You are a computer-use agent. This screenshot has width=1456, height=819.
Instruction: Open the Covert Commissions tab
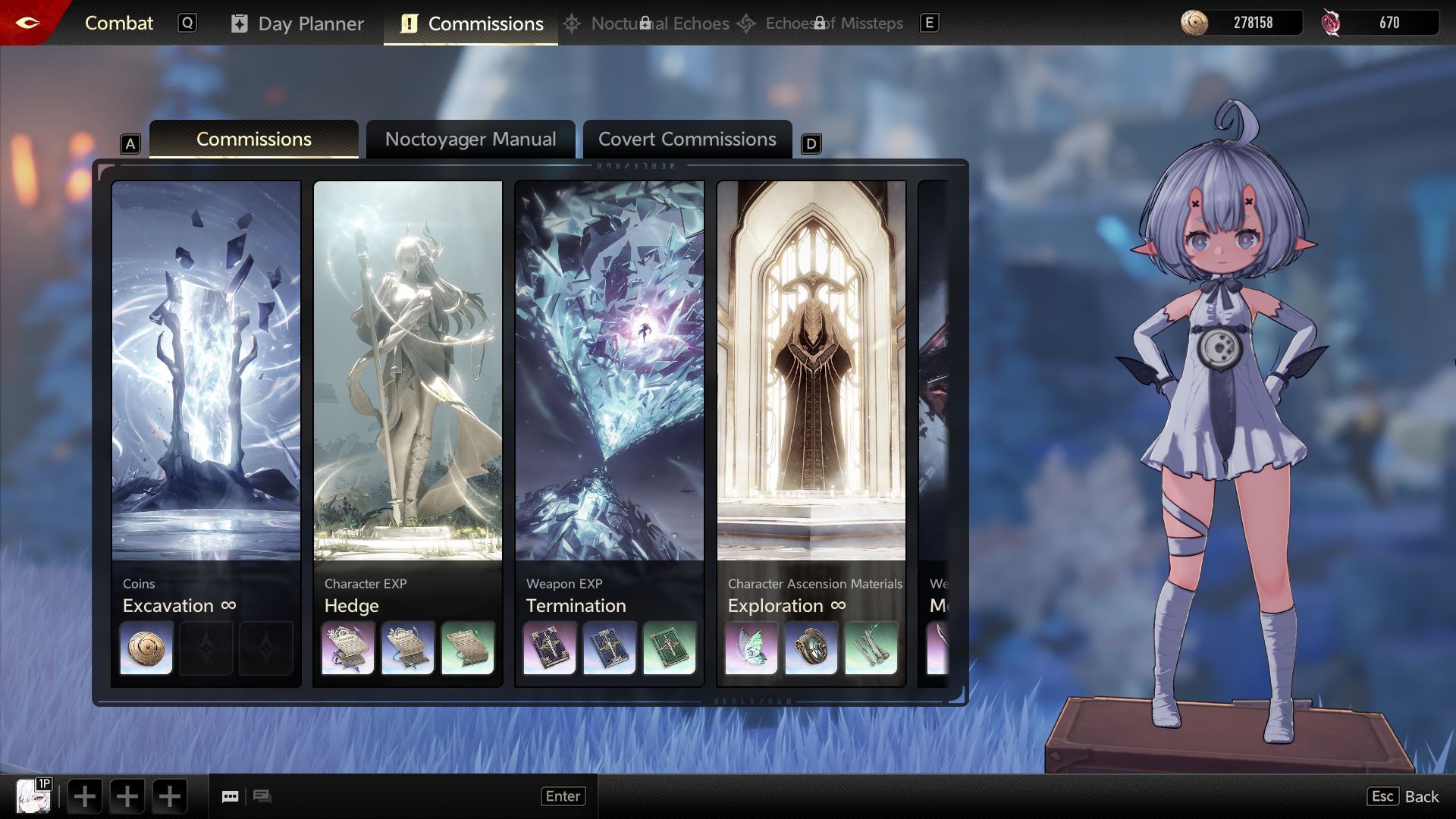click(x=687, y=139)
